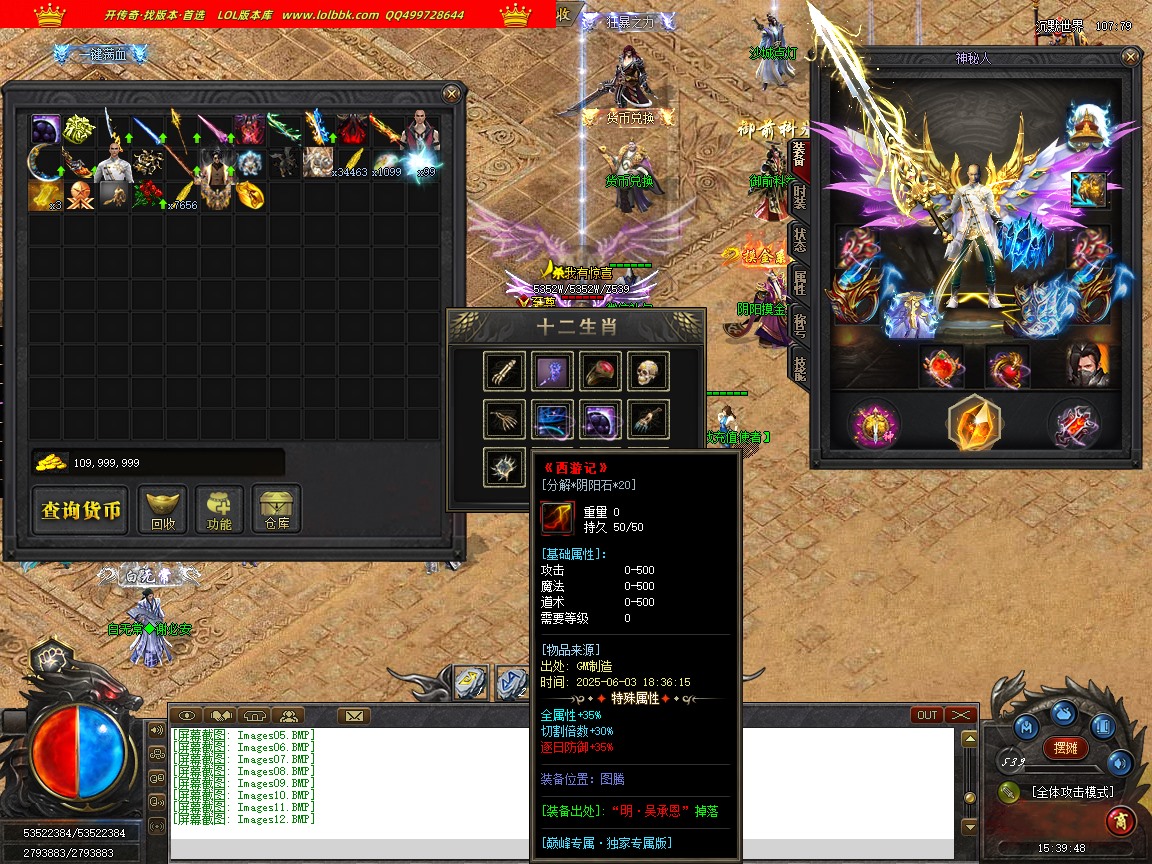
Task: Select the gold ingot stack x3
Action: (45, 195)
